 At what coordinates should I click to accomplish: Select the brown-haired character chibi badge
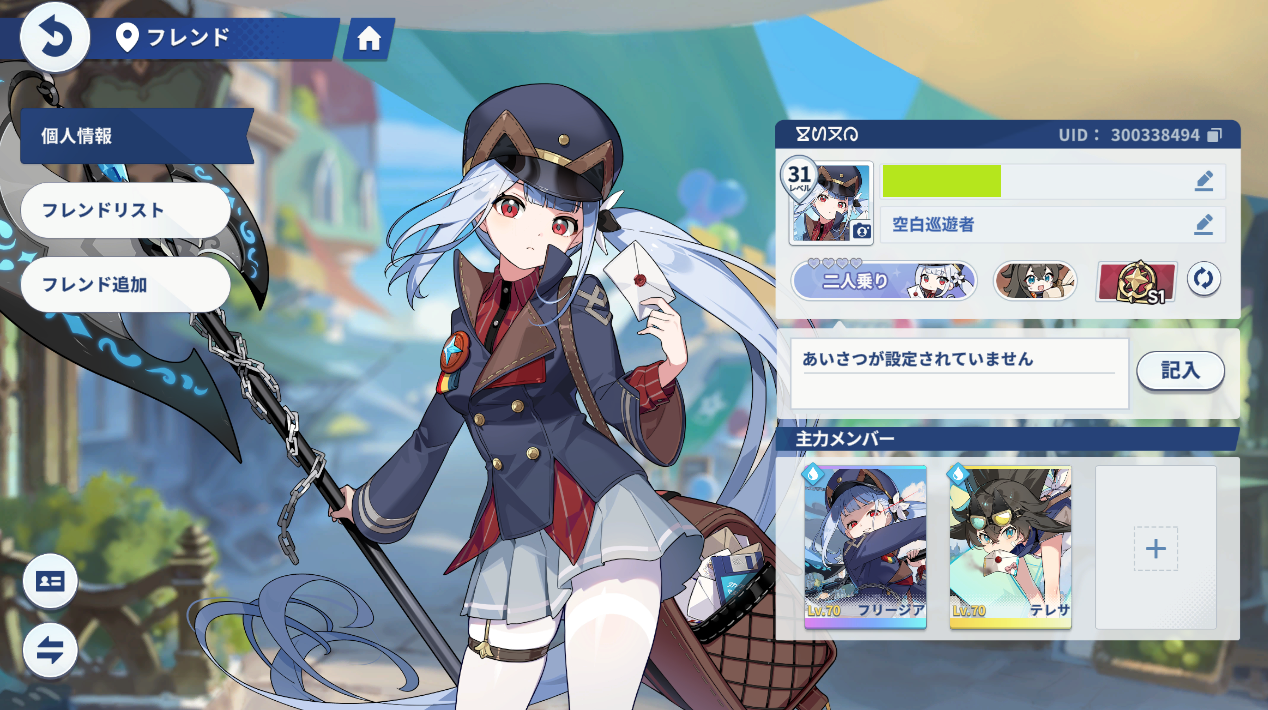pyautogui.click(x=1035, y=281)
